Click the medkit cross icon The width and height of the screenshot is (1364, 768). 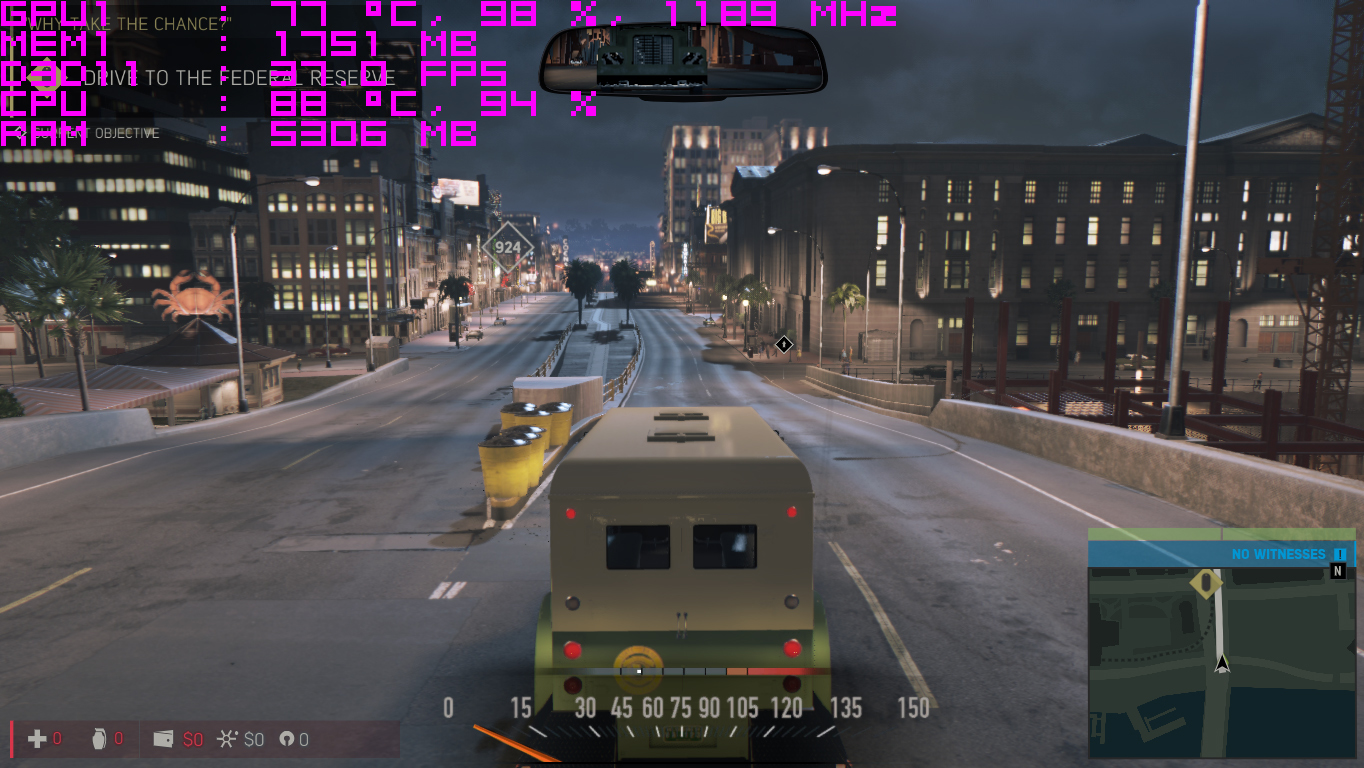(x=37, y=739)
